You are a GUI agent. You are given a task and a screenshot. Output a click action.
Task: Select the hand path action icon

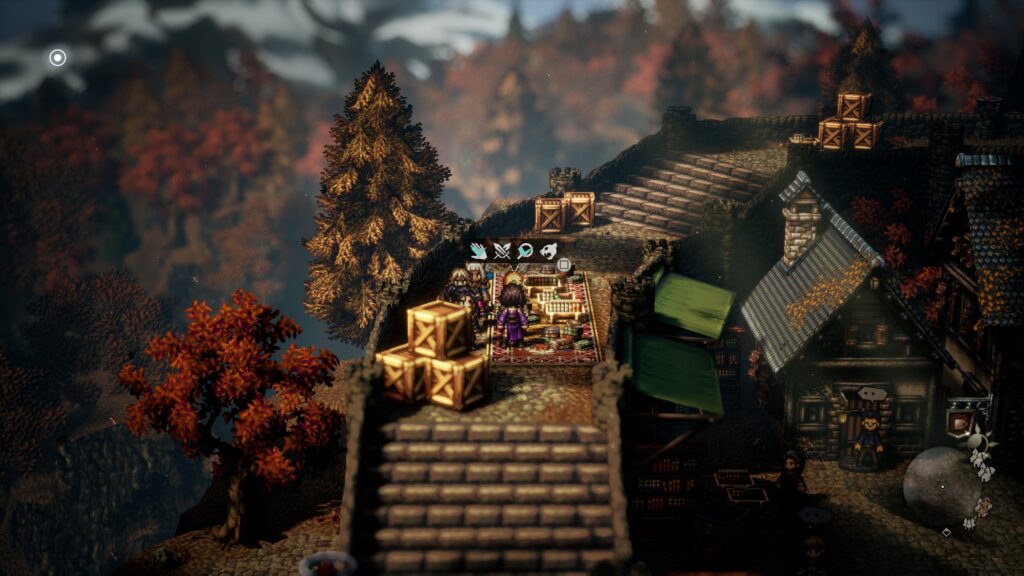point(479,251)
